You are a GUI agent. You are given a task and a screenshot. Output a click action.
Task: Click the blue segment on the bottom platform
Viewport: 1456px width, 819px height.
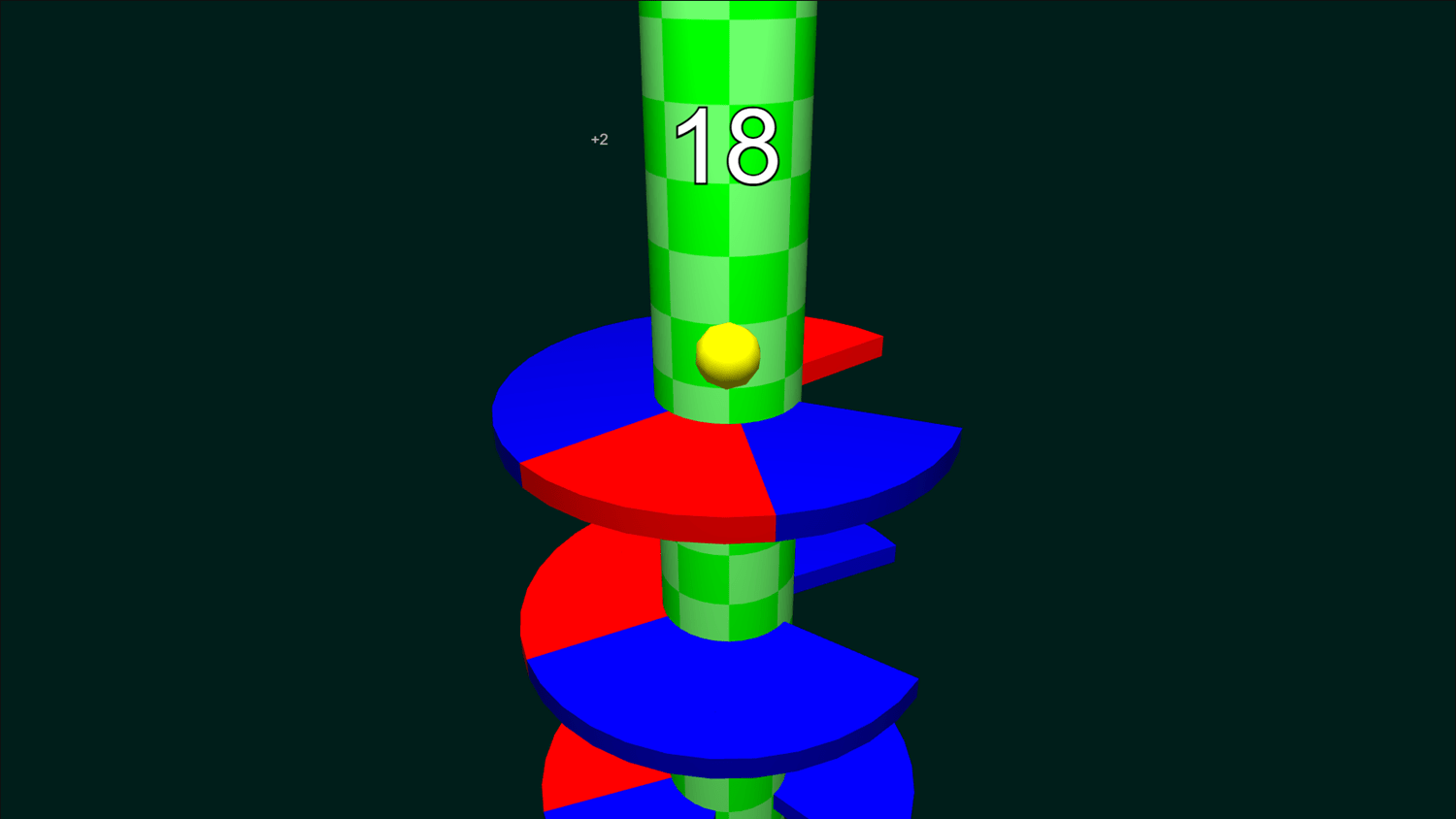point(854,796)
